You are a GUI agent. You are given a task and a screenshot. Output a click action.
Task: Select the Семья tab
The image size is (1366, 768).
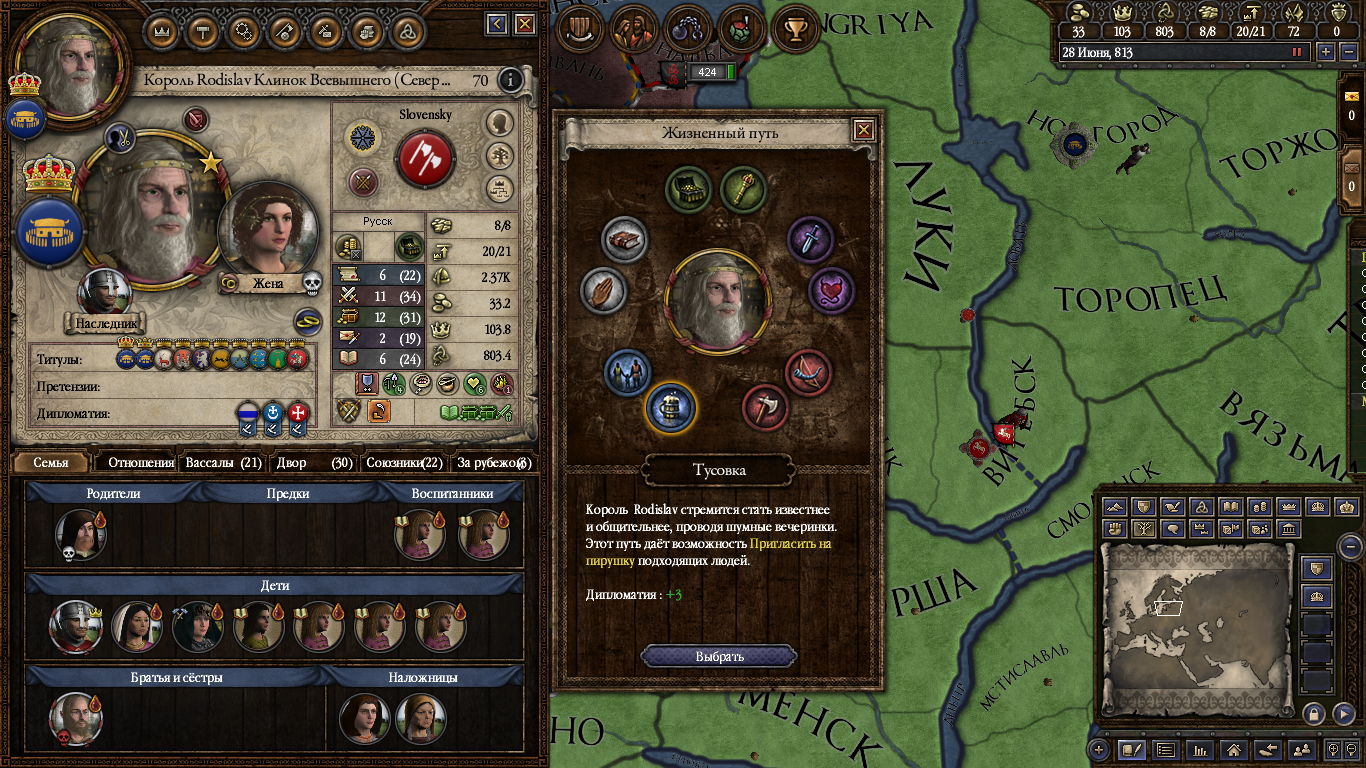pos(51,463)
